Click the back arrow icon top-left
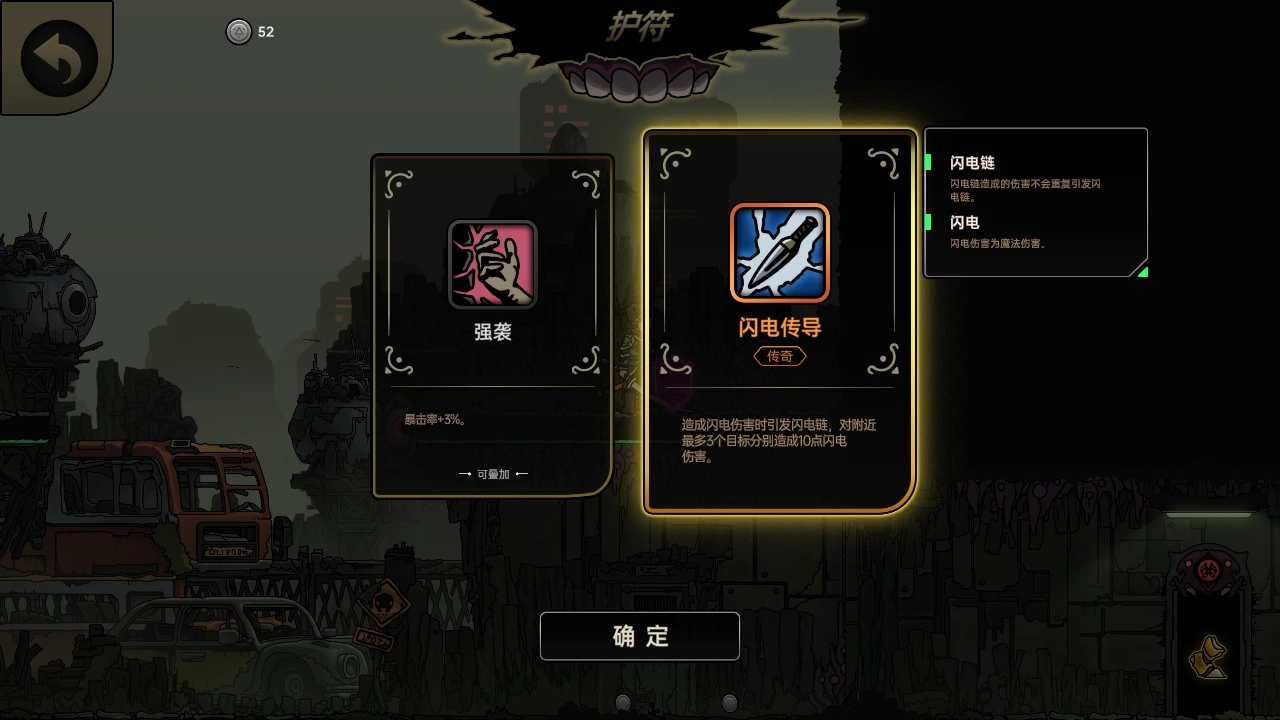Image resolution: width=1280 pixels, height=720 pixels. click(x=57, y=57)
